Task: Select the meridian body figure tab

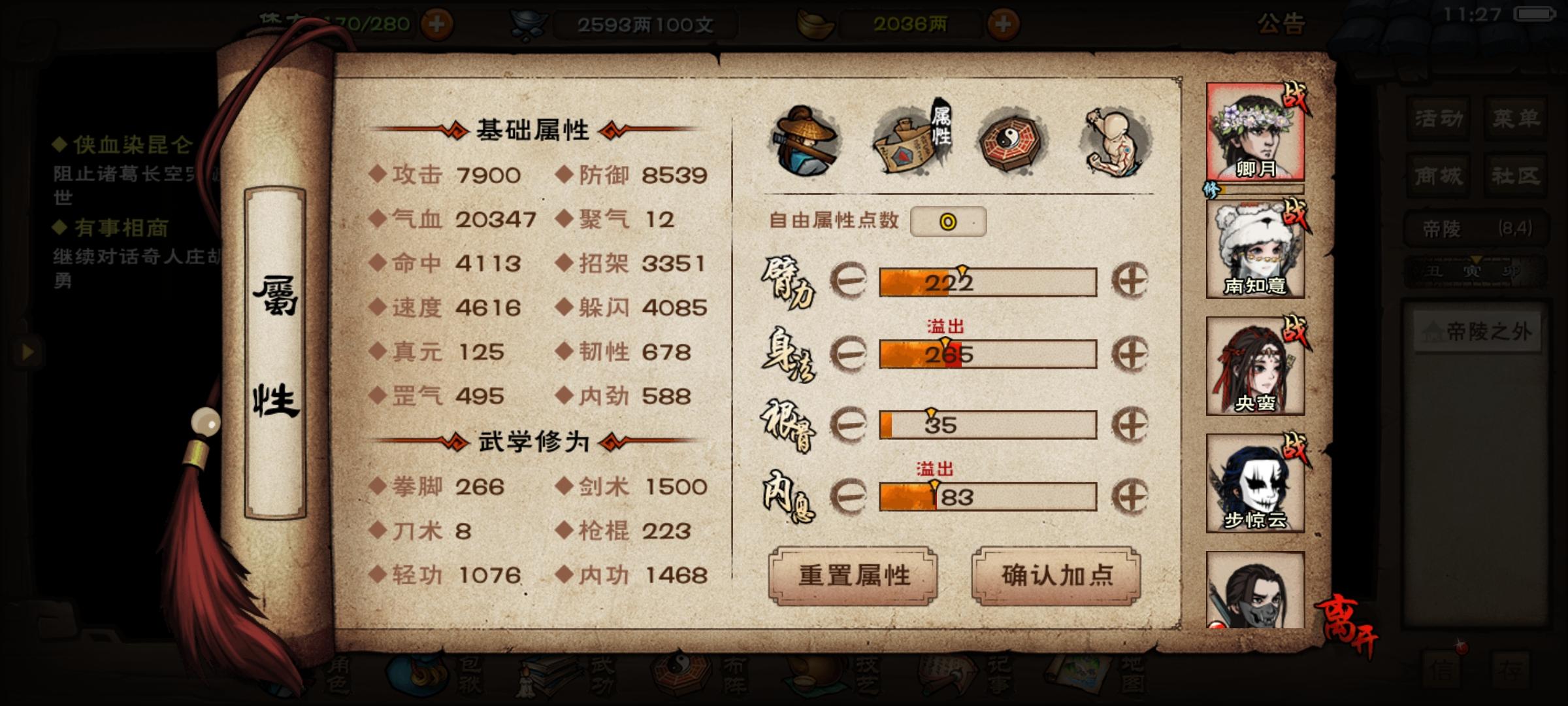Action: point(1114,141)
